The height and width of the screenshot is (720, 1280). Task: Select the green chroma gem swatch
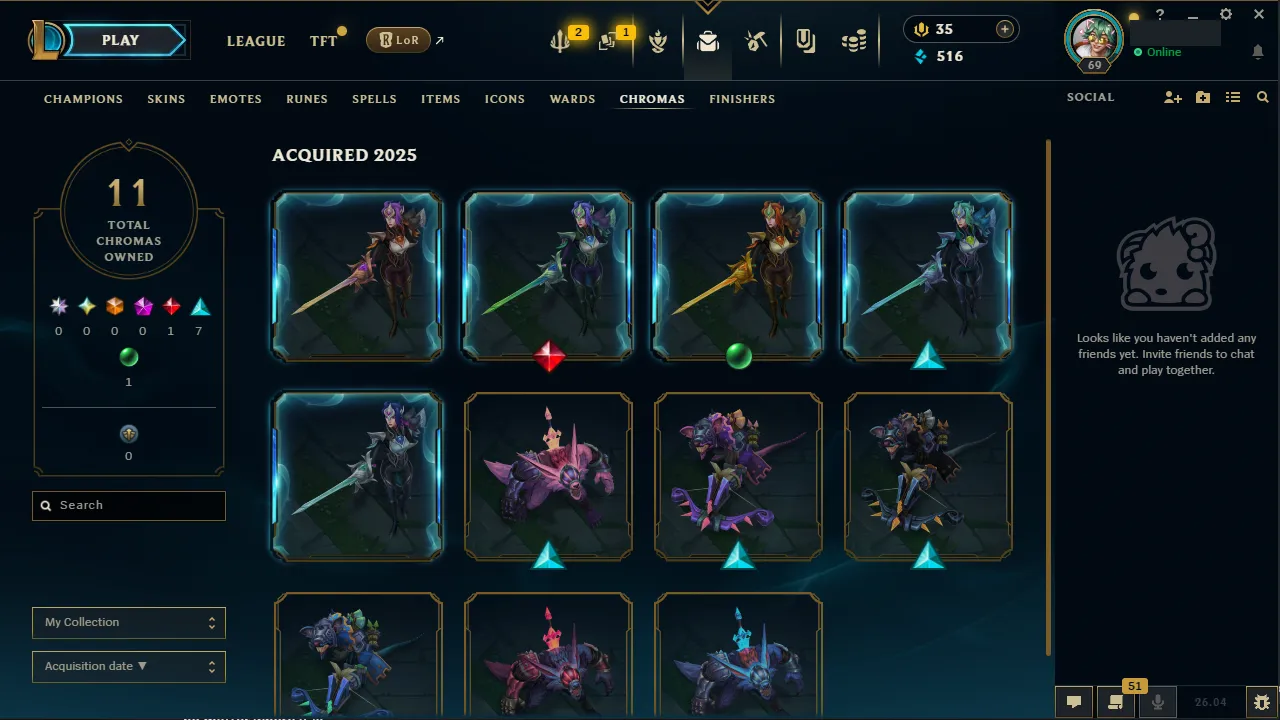pyautogui.click(x=128, y=357)
